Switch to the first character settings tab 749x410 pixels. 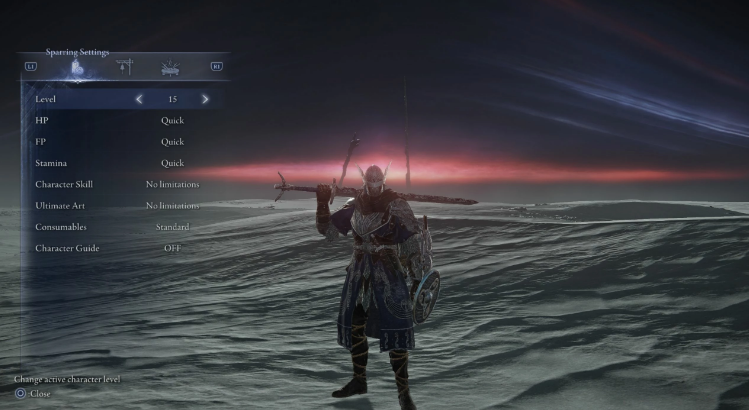pyautogui.click(x=77, y=68)
